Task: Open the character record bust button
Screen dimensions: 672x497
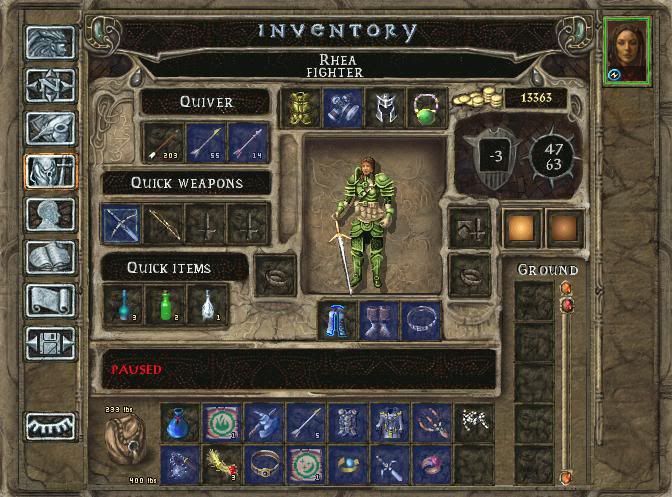Action: point(49,215)
